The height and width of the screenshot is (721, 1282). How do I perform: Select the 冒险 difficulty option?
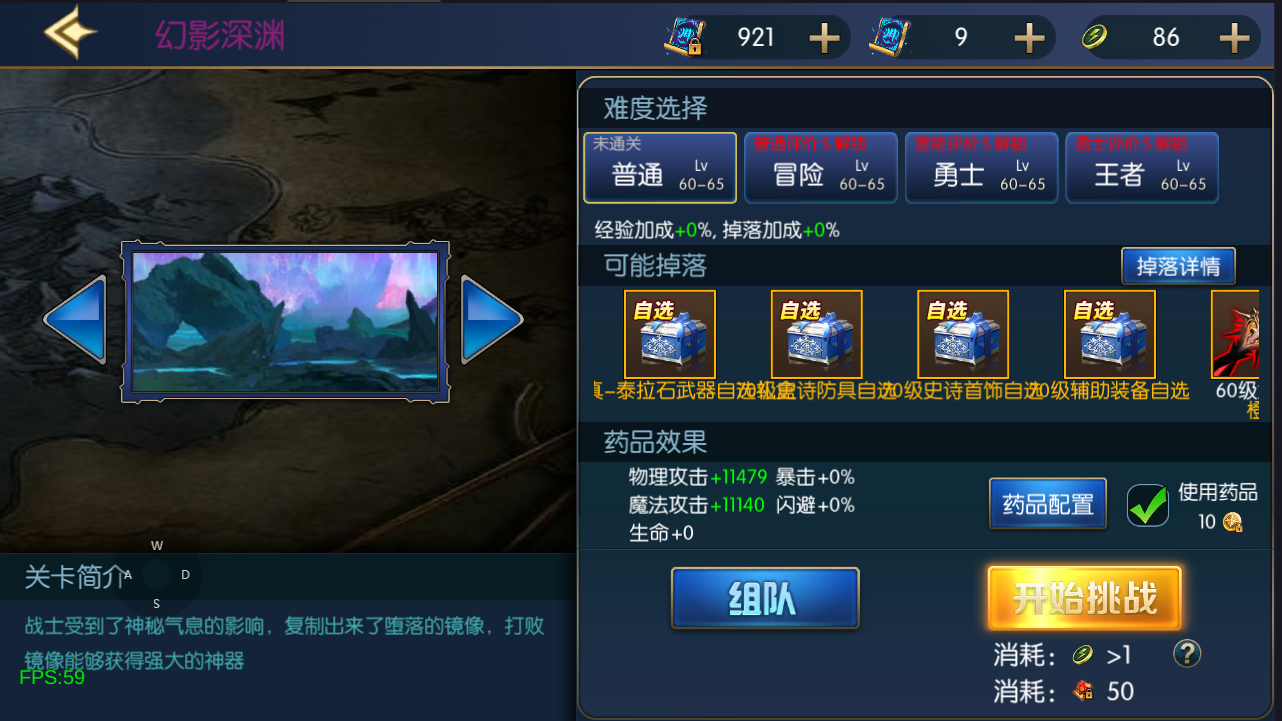[820, 167]
